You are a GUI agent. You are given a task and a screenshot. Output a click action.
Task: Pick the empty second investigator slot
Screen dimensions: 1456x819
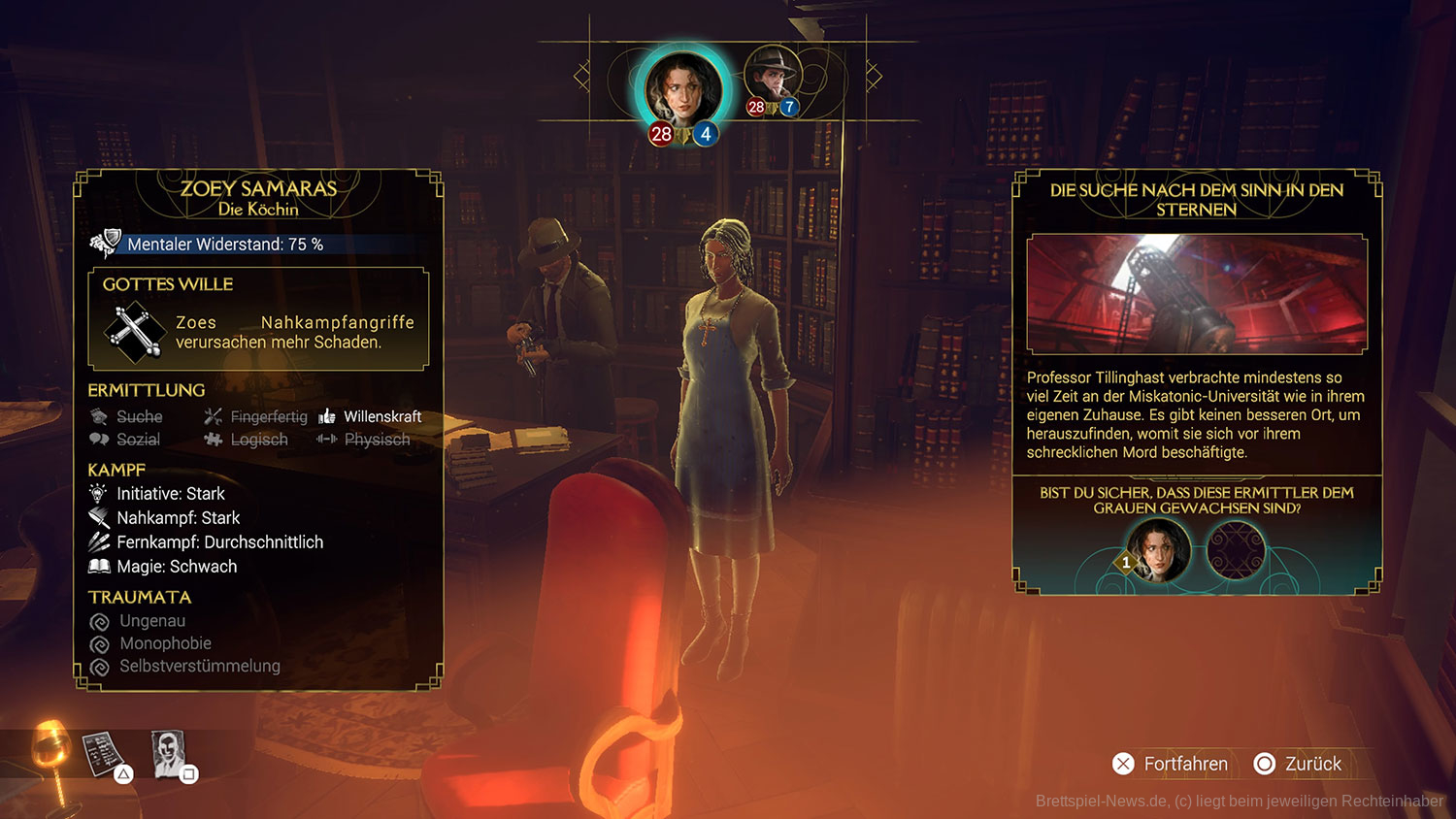click(1236, 550)
